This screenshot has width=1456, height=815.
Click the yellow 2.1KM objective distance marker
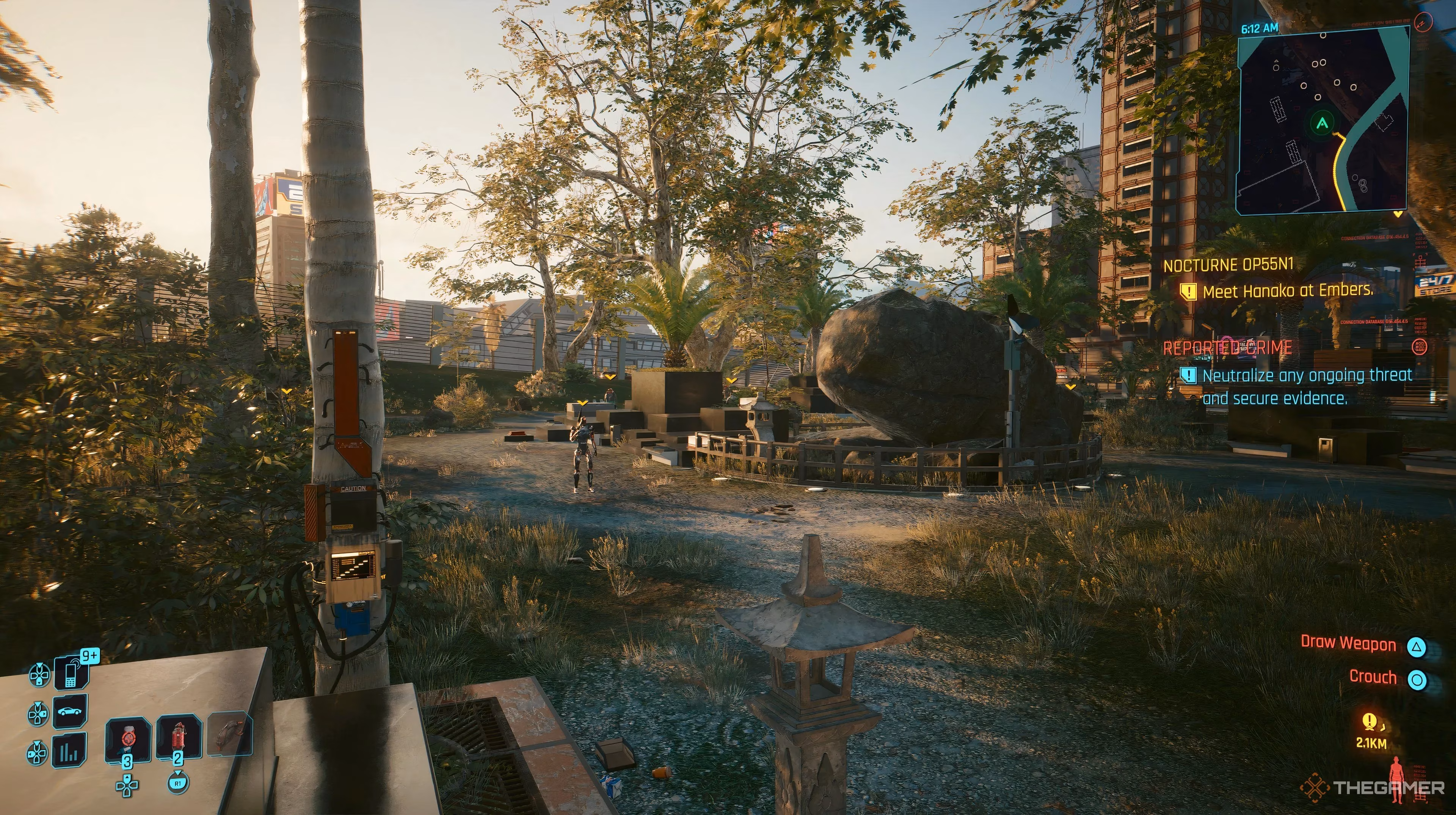click(x=1370, y=733)
